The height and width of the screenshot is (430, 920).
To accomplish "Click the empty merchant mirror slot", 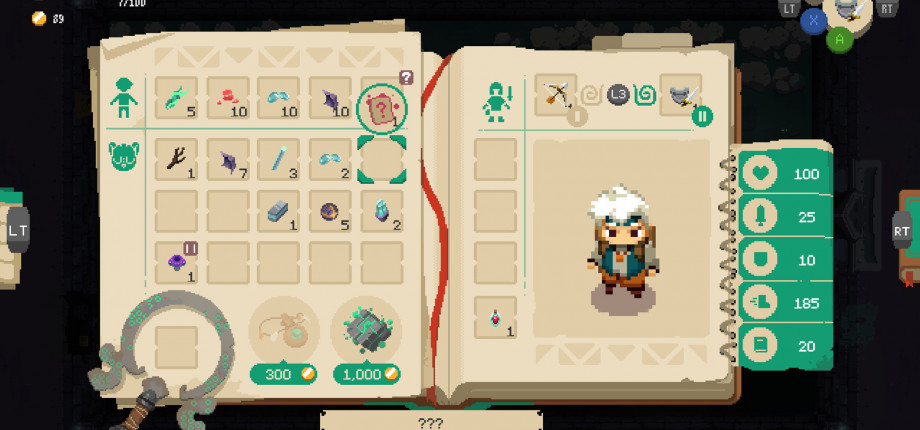I will [x=176, y=346].
